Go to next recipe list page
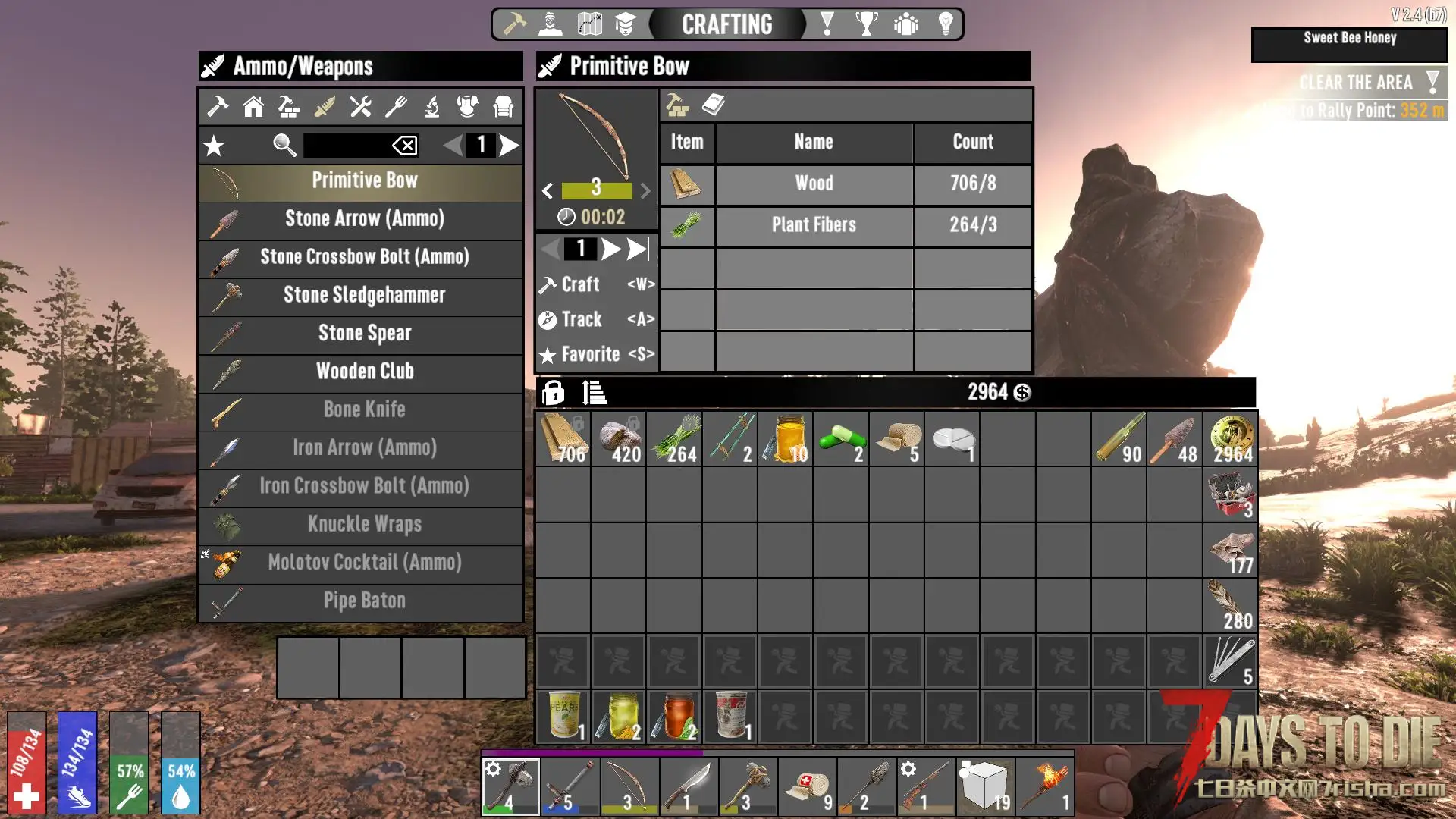The width and height of the screenshot is (1456, 819). point(510,145)
